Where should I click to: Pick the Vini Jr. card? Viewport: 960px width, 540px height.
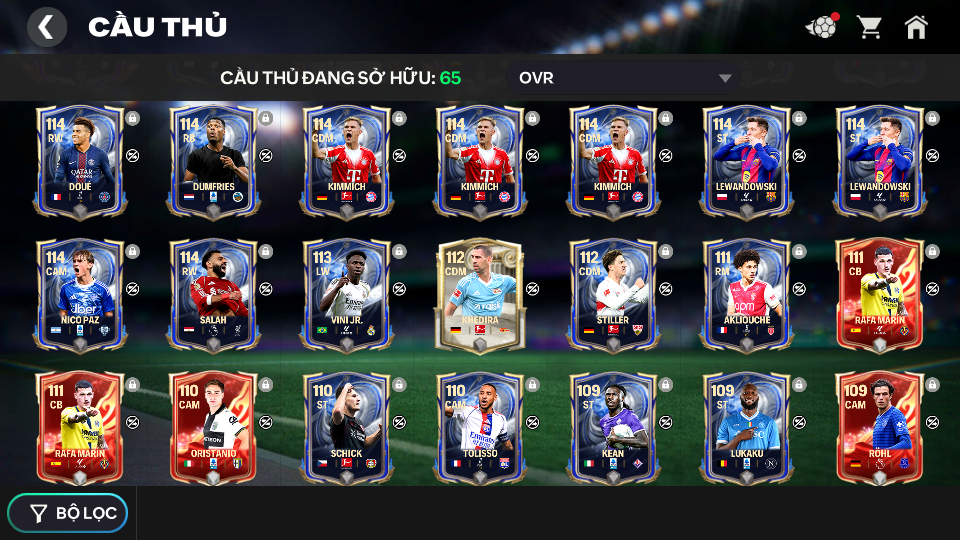(x=346, y=294)
